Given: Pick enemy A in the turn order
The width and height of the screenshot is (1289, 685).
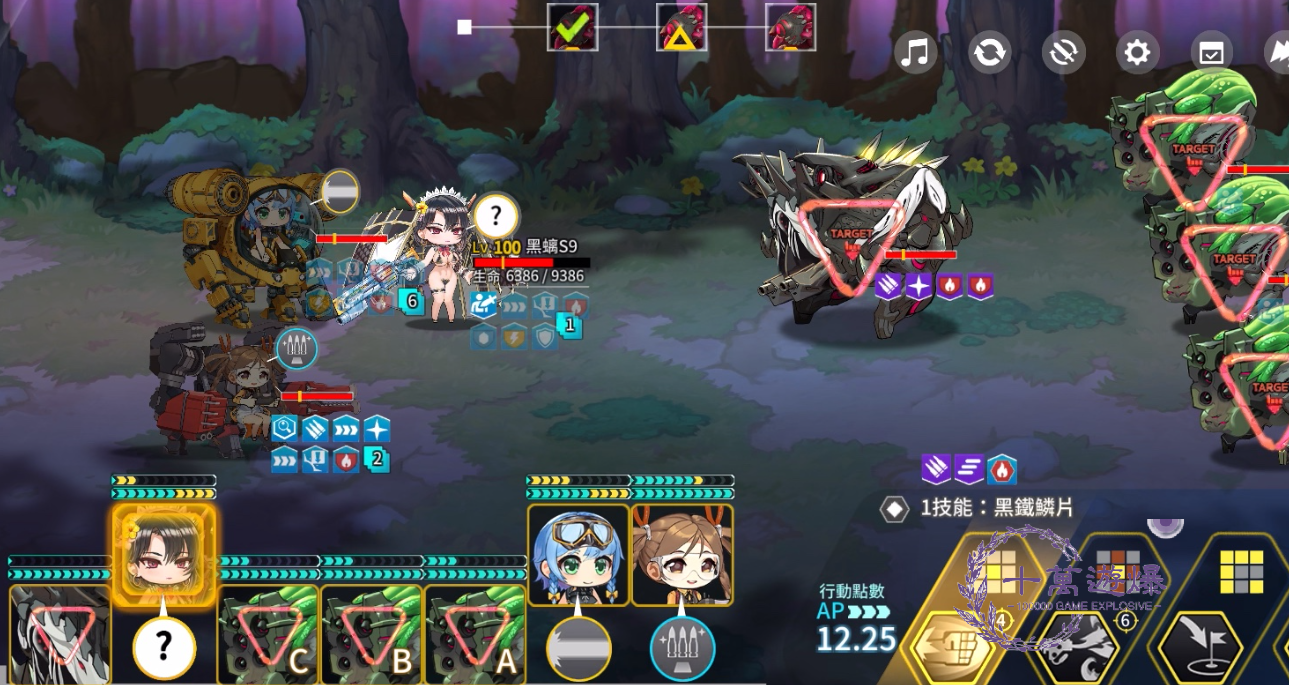Looking at the screenshot, I should click(x=476, y=634).
